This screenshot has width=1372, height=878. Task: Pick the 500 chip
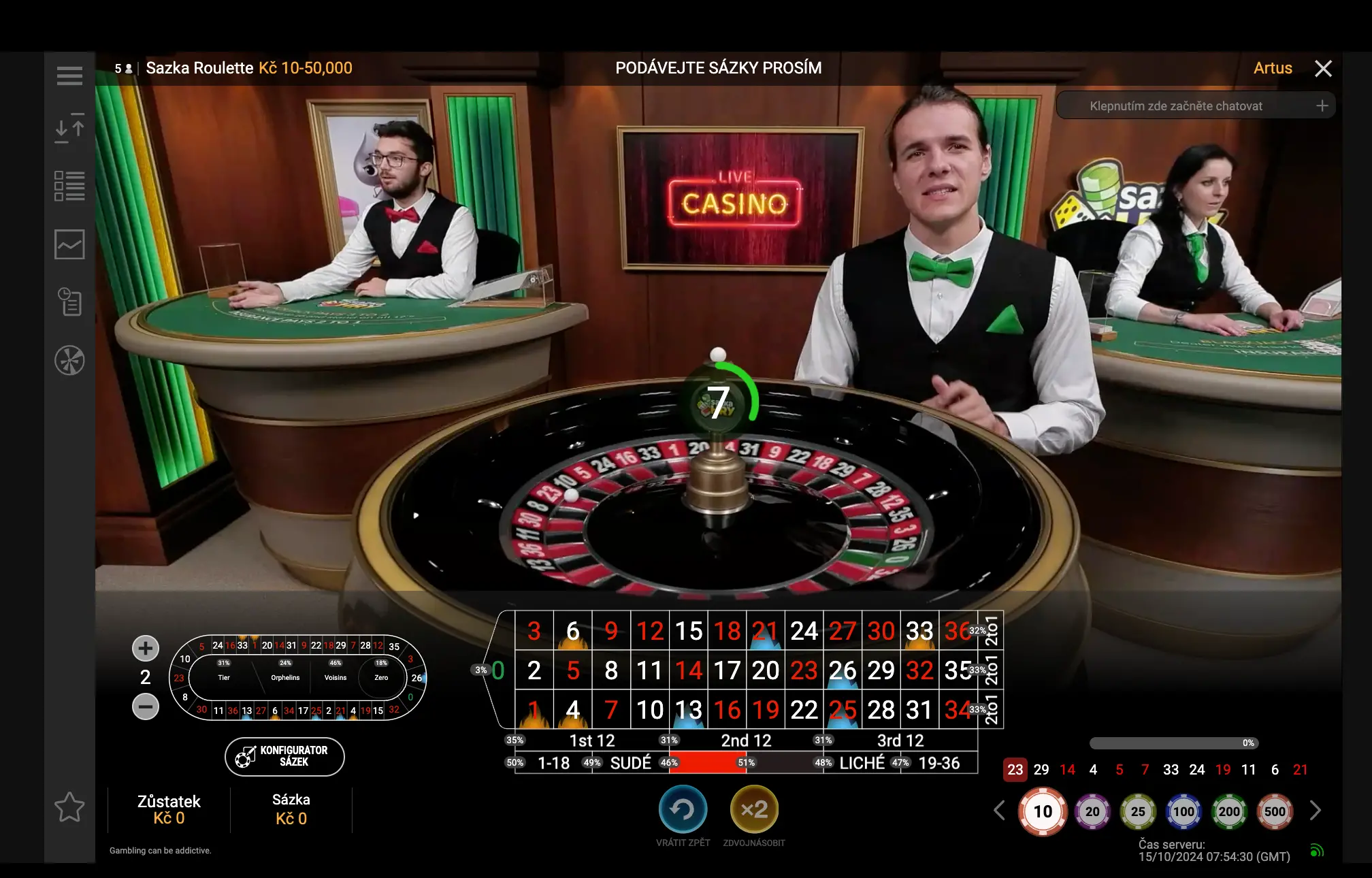pyautogui.click(x=1274, y=811)
